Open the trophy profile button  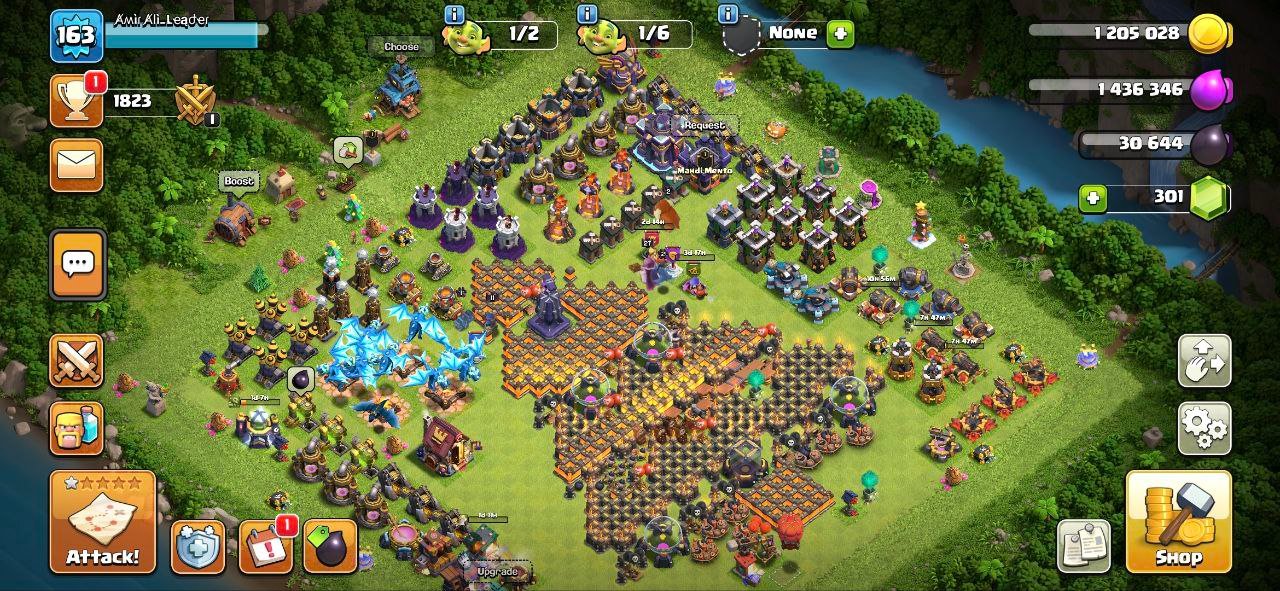(x=76, y=101)
